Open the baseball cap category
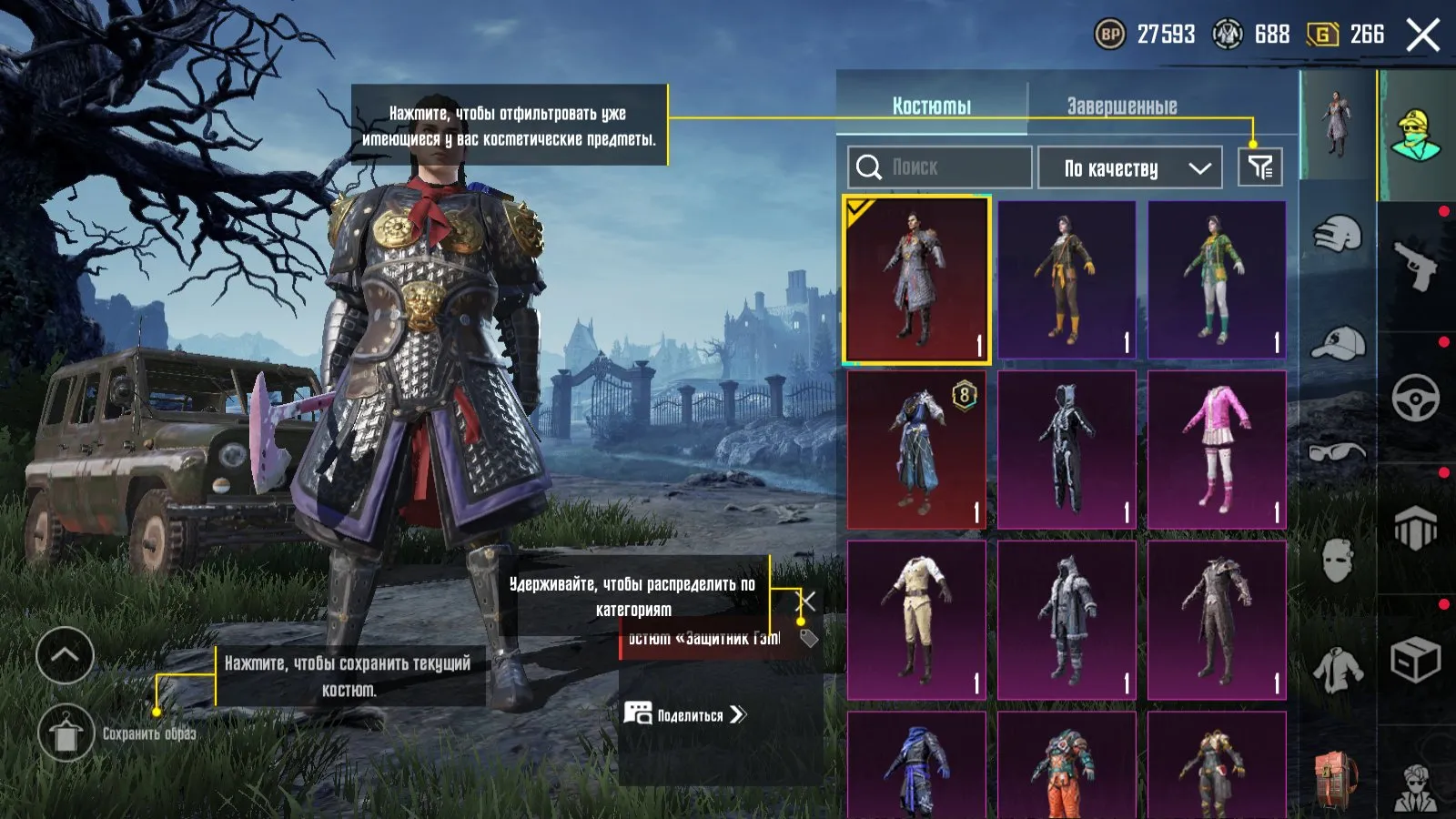The width and height of the screenshot is (1456, 819). tap(1338, 344)
